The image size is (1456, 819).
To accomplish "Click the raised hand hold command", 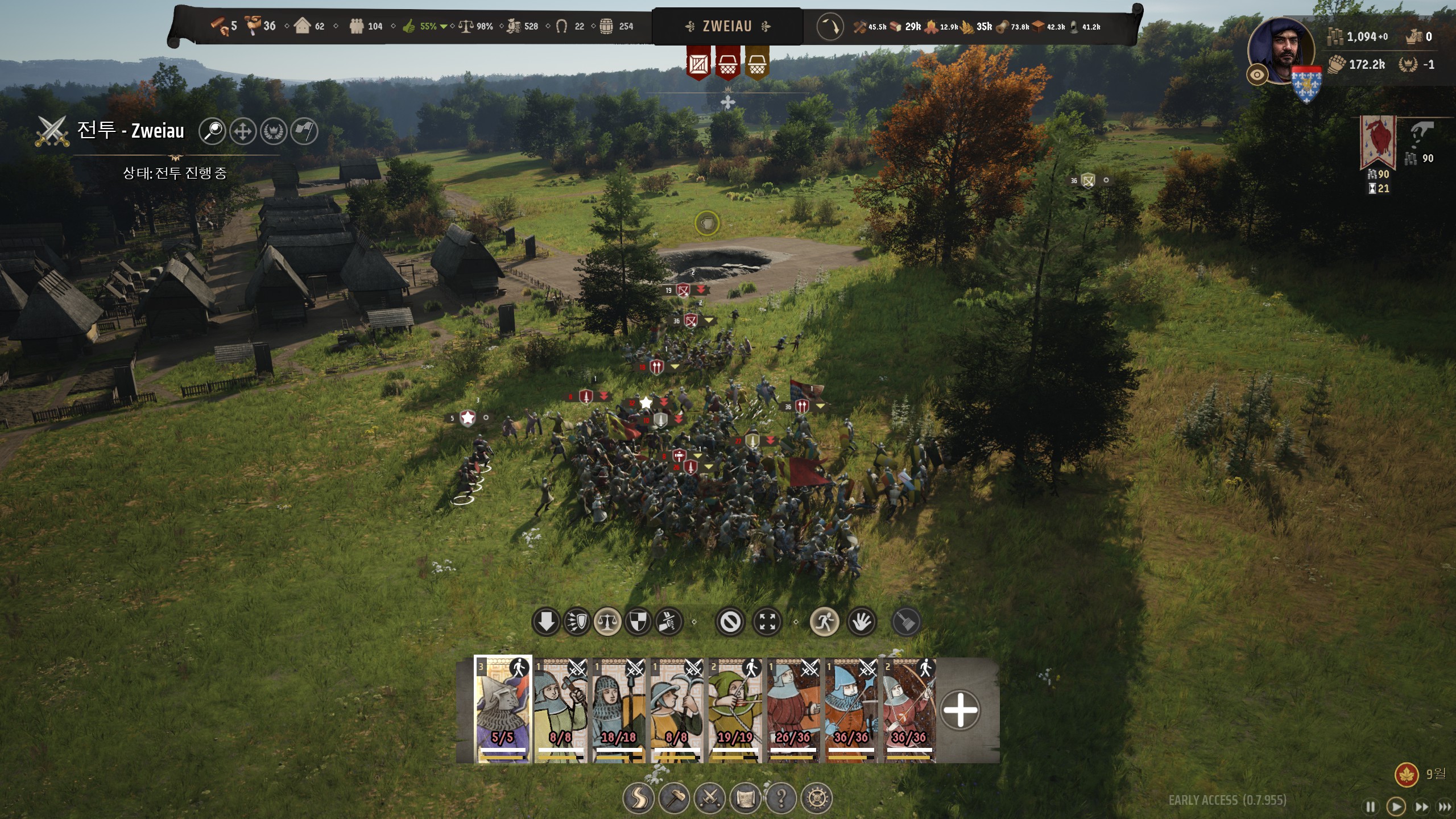I will pyautogui.click(x=862, y=622).
